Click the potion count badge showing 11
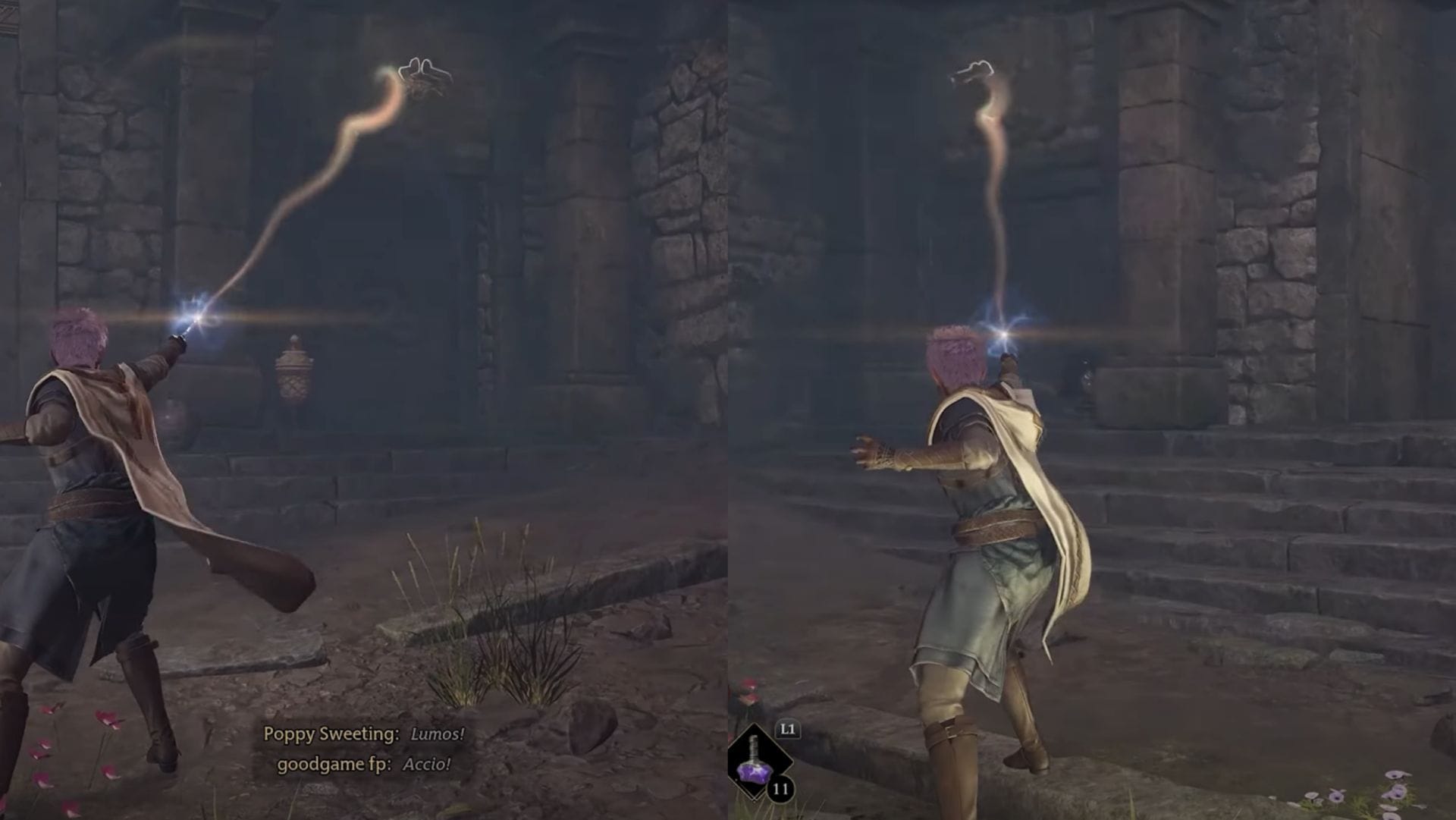 pyautogui.click(x=780, y=787)
